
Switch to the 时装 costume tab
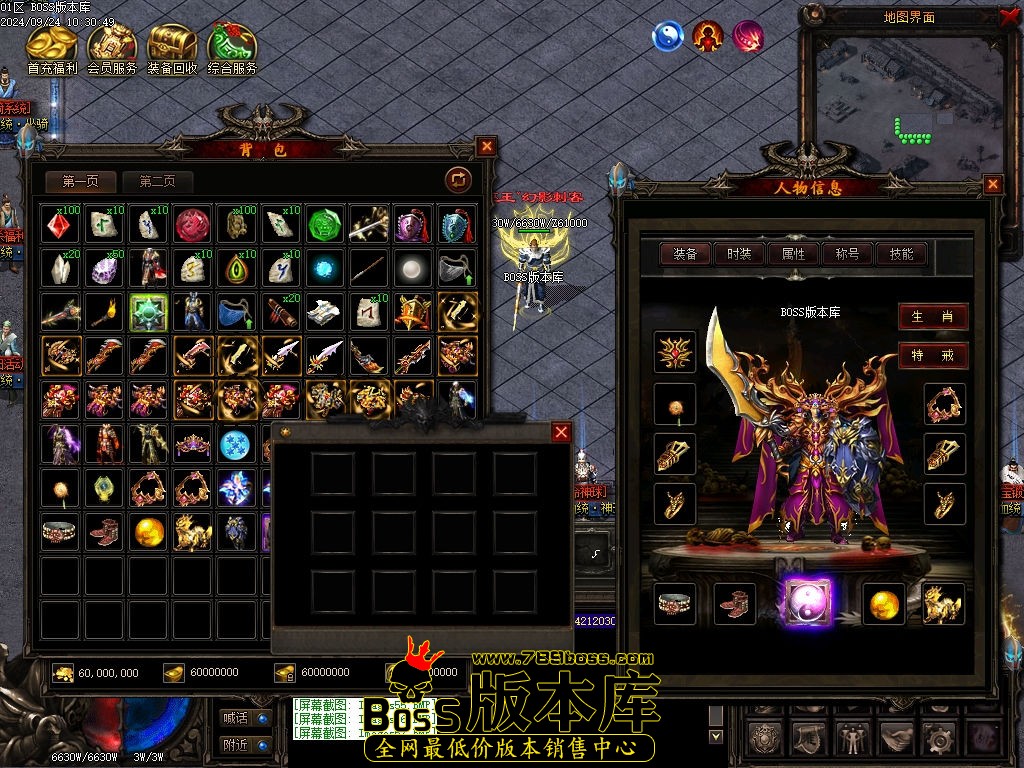point(740,254)
